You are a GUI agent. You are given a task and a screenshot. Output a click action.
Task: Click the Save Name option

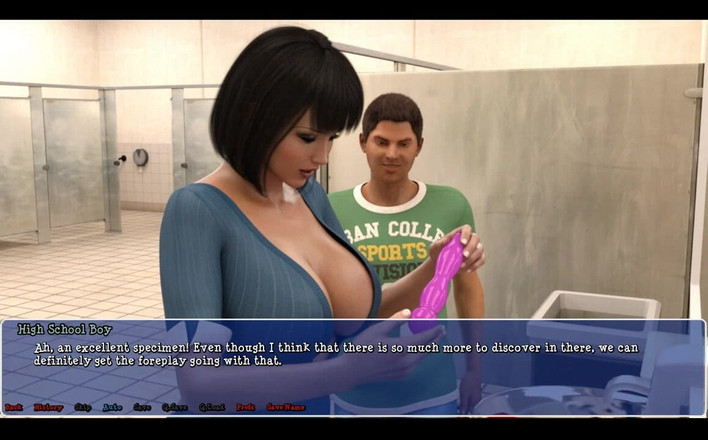tap(285, 407)
